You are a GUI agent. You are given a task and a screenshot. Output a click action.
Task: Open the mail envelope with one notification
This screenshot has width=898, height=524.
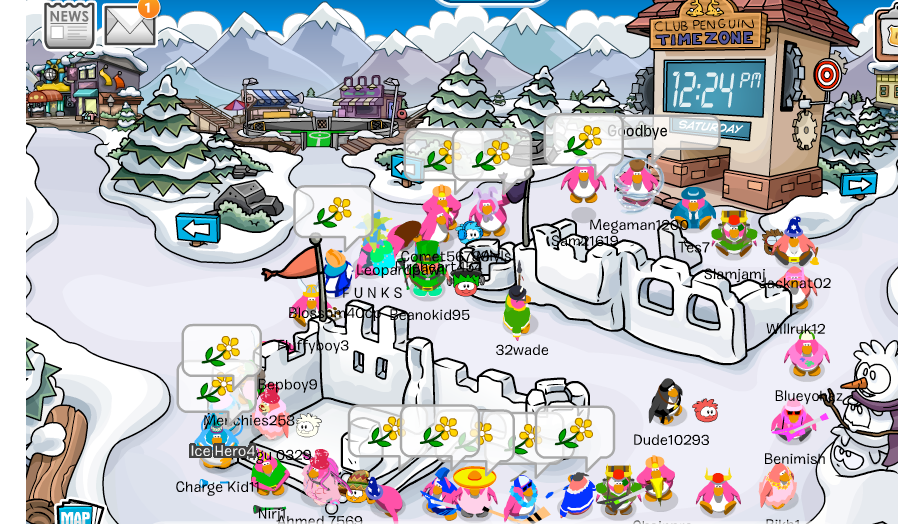(x=130, y=24)
